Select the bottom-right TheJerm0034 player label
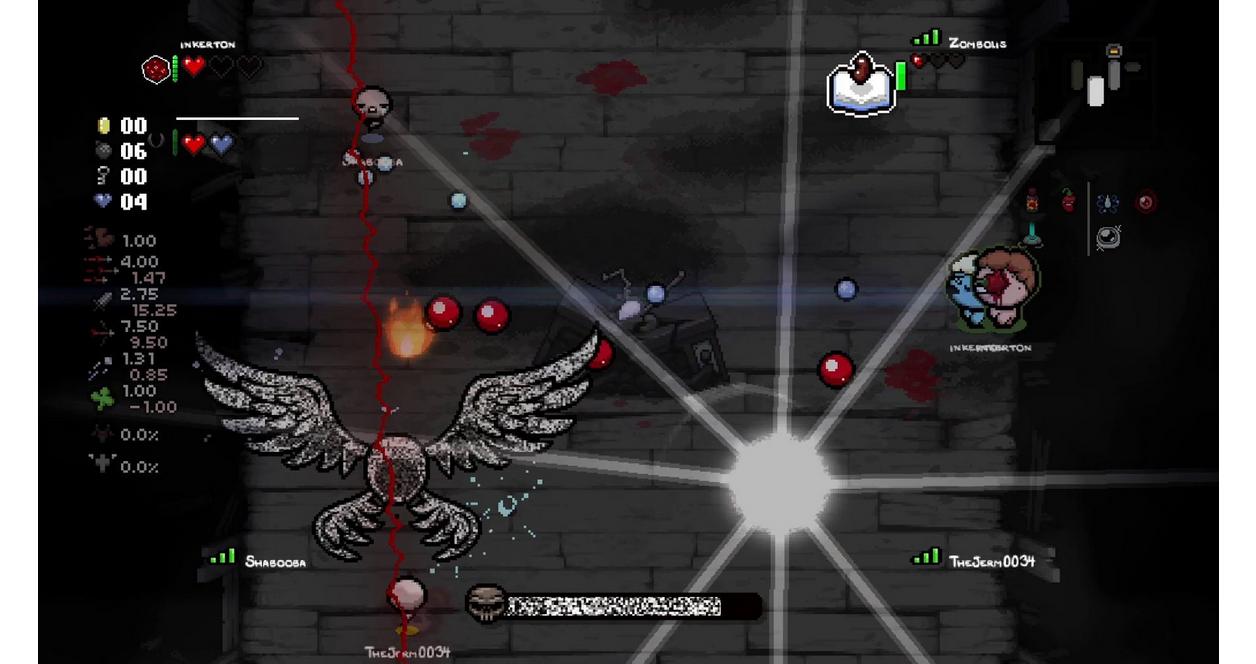The width and height of the screenshot is (1256, 664). pyautogui.click(x=991, y=561)
